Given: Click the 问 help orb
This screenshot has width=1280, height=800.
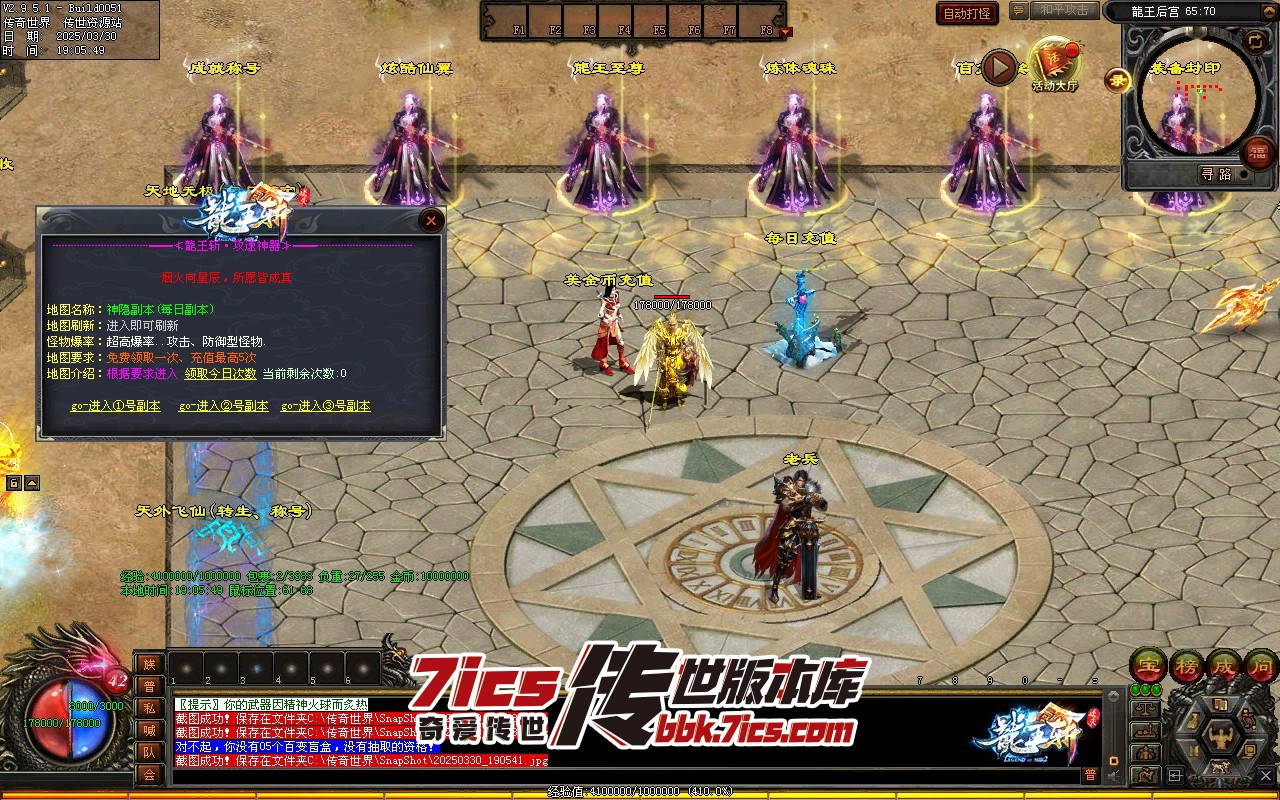Looking at the screenshot, I should [1260, 665].
